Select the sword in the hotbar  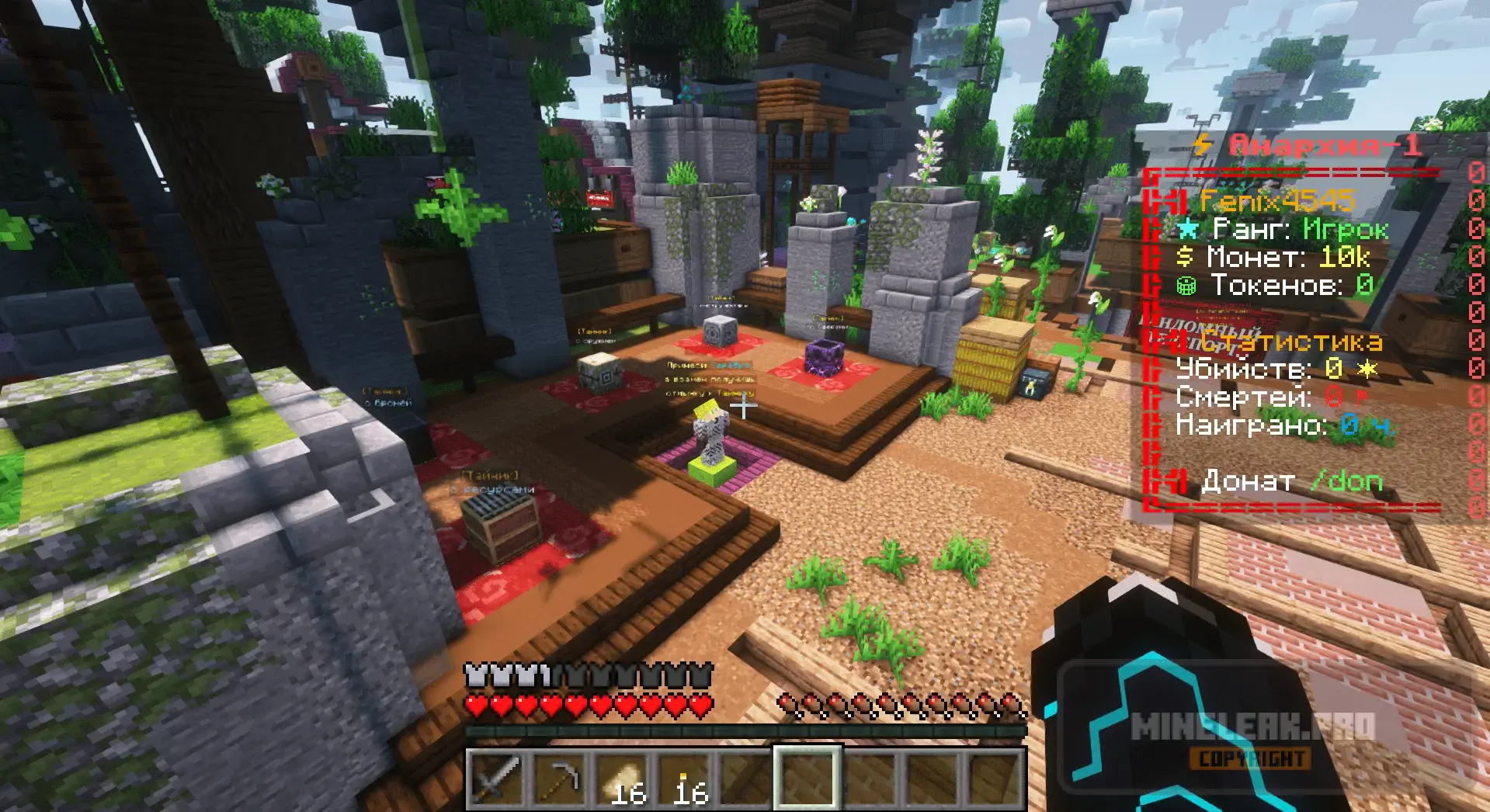497,779
